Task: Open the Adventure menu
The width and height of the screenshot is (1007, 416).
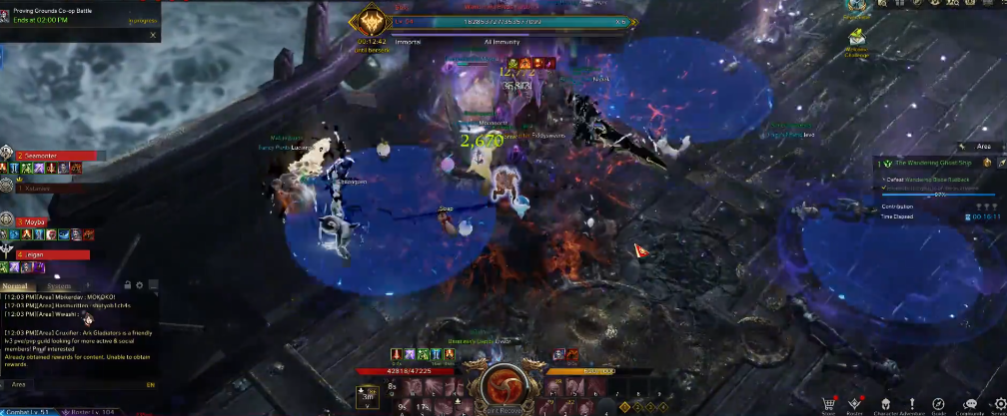Action: click(912, 403)
